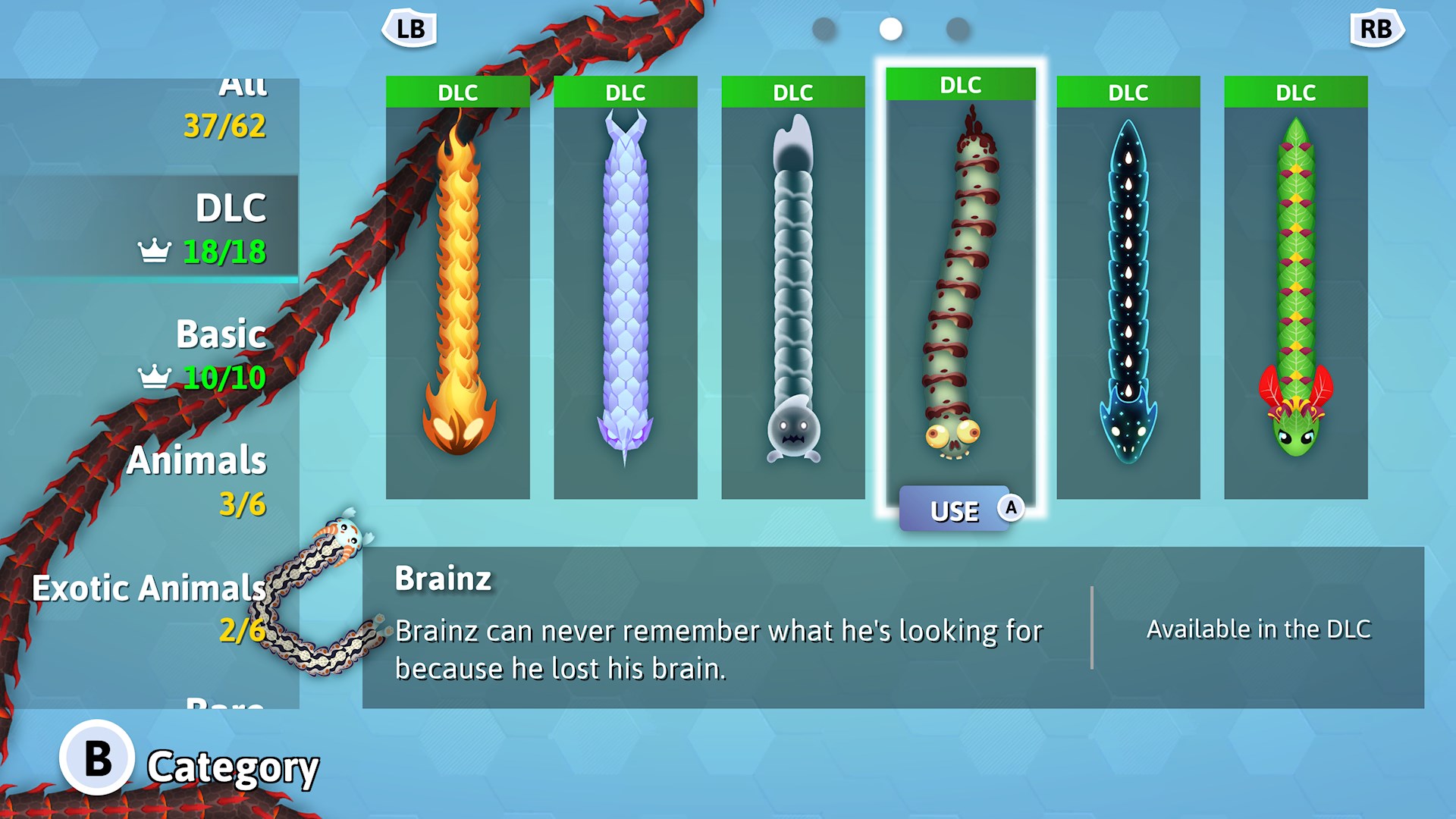Switch to the Basic skins category
The width and height of the screenshot is (1456, 819).
[x=220, y=334]
